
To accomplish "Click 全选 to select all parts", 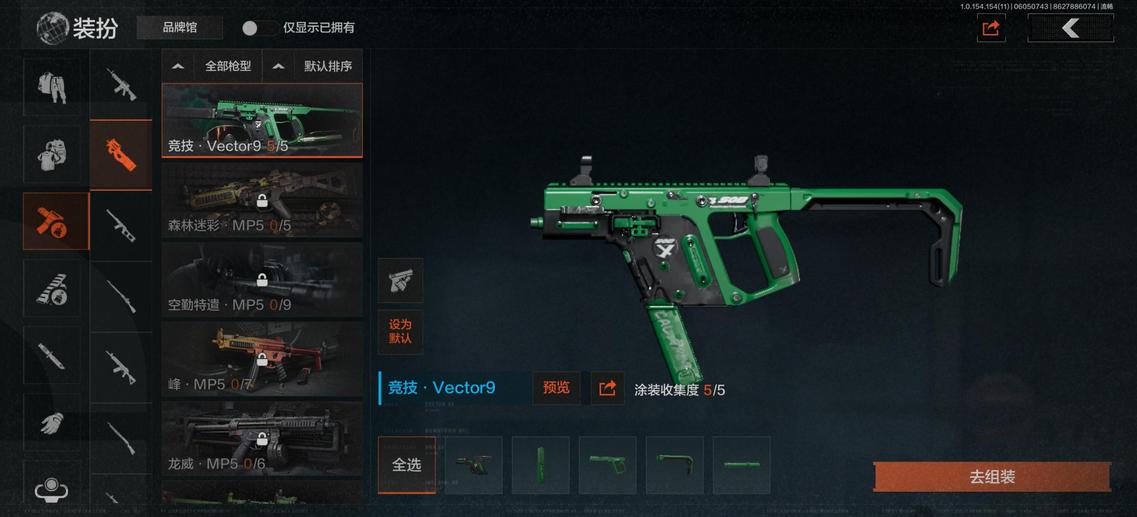I will (406, 465).
